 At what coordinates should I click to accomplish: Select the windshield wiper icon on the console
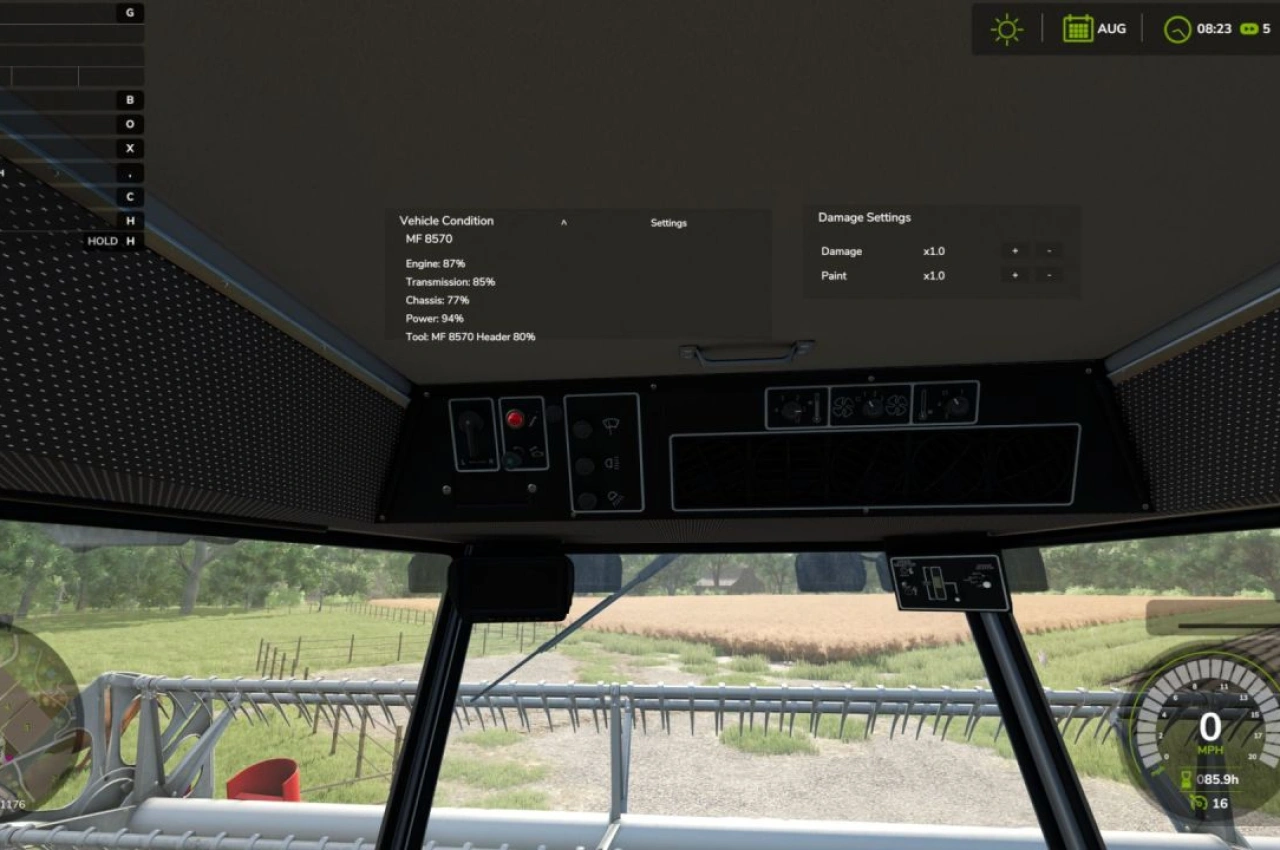click(x=610, y=424)
